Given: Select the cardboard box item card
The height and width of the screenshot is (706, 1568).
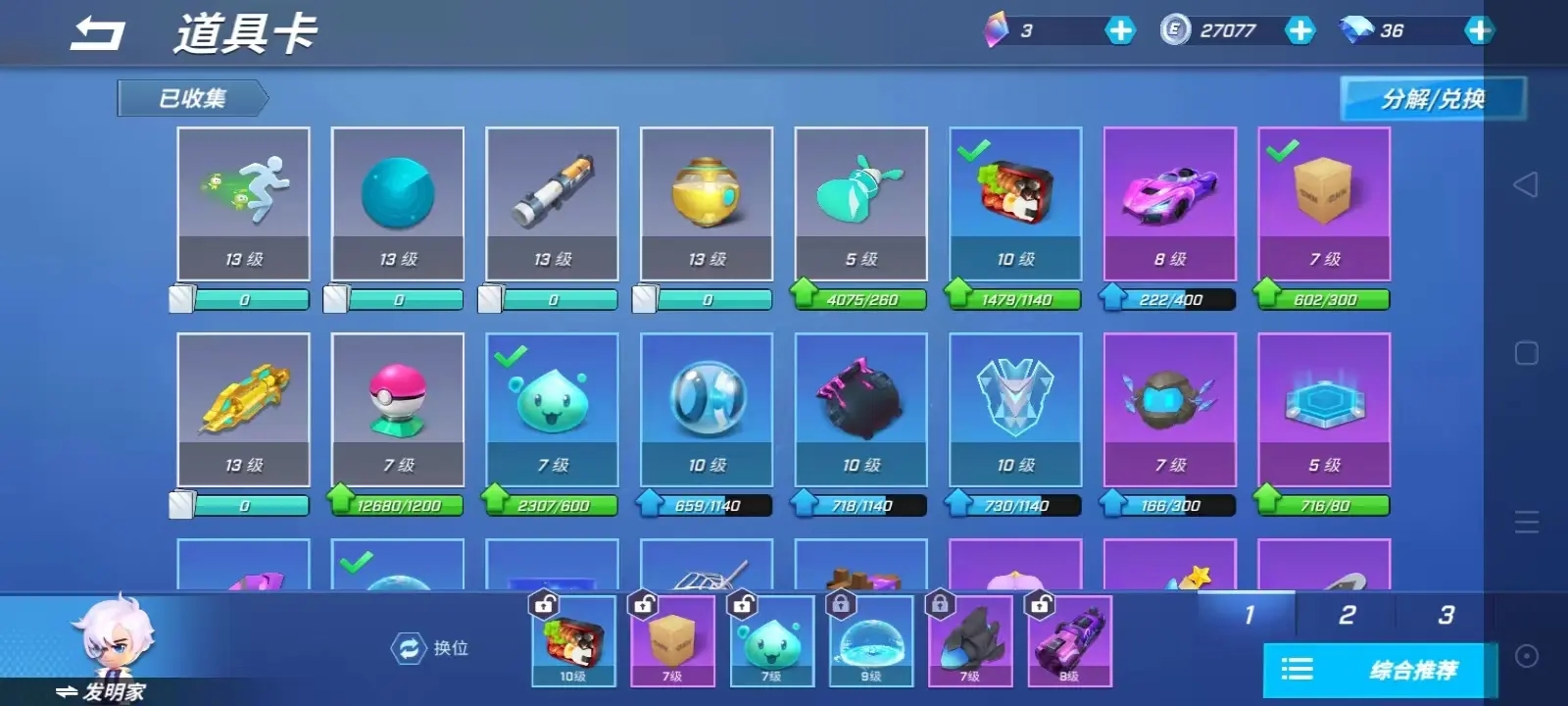Looking at the screenshot, I should point(1324,203).
